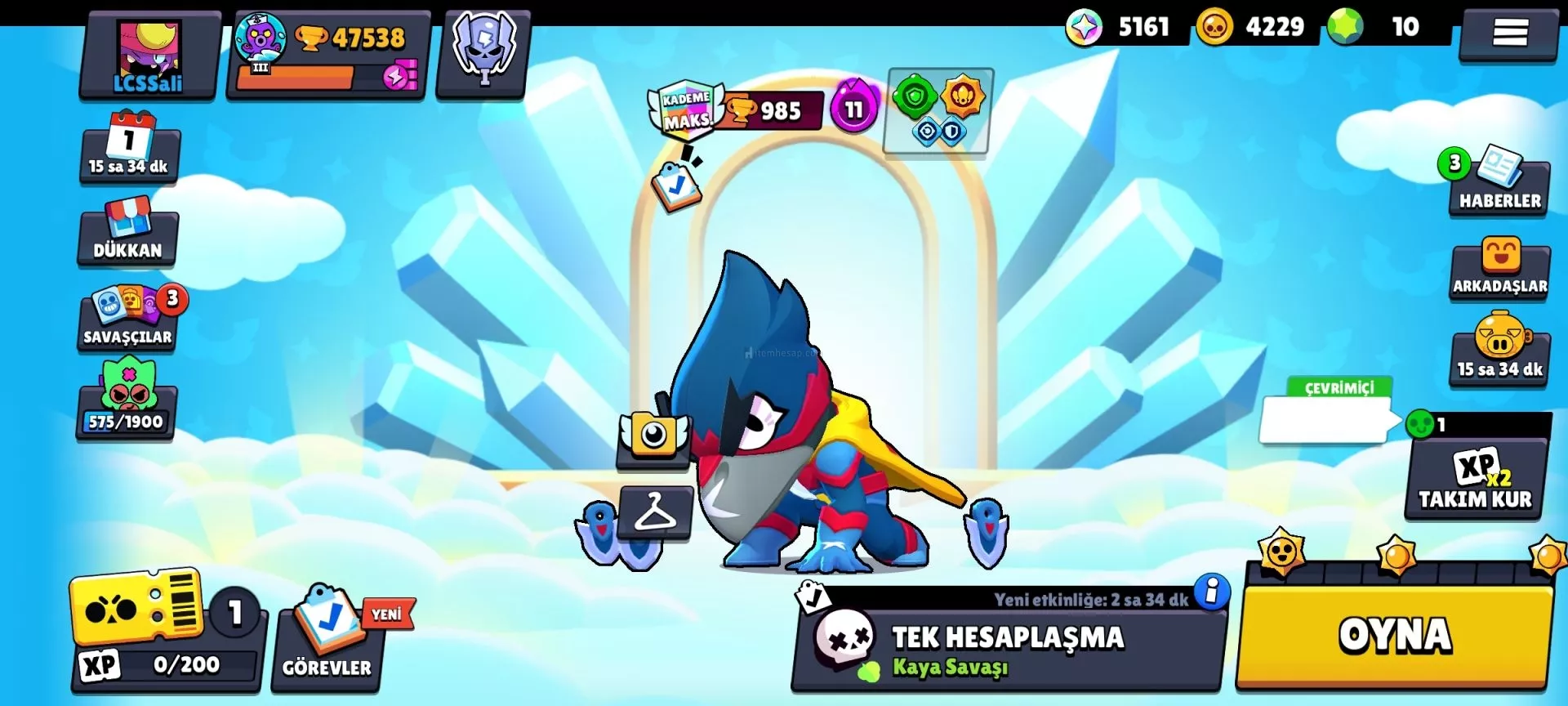Open the hanger skin selection button
Viewport: 1568px width, 706px height.
tap(655, 513)
